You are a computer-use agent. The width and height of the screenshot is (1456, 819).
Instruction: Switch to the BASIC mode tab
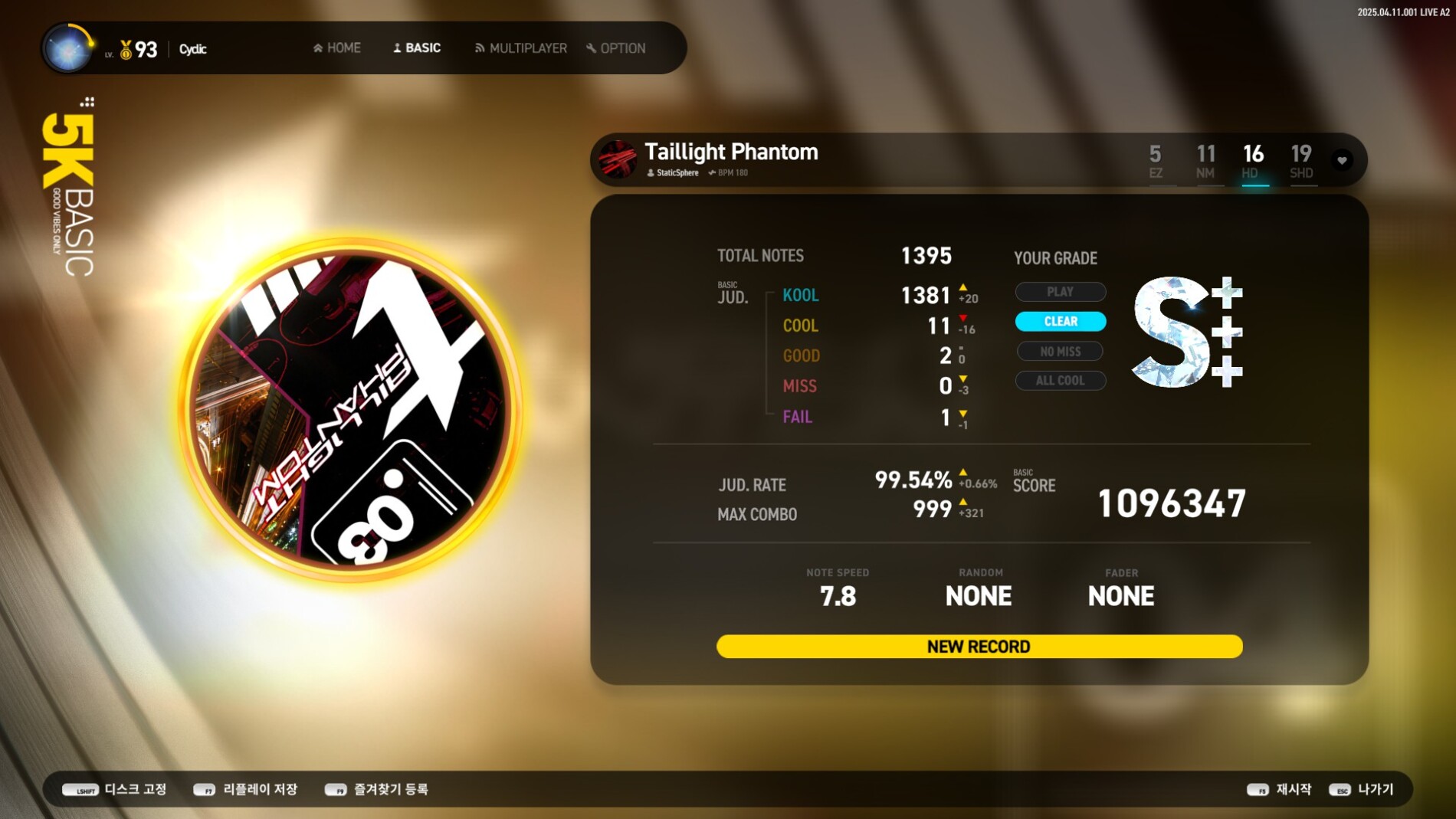[x=417, y=48]
